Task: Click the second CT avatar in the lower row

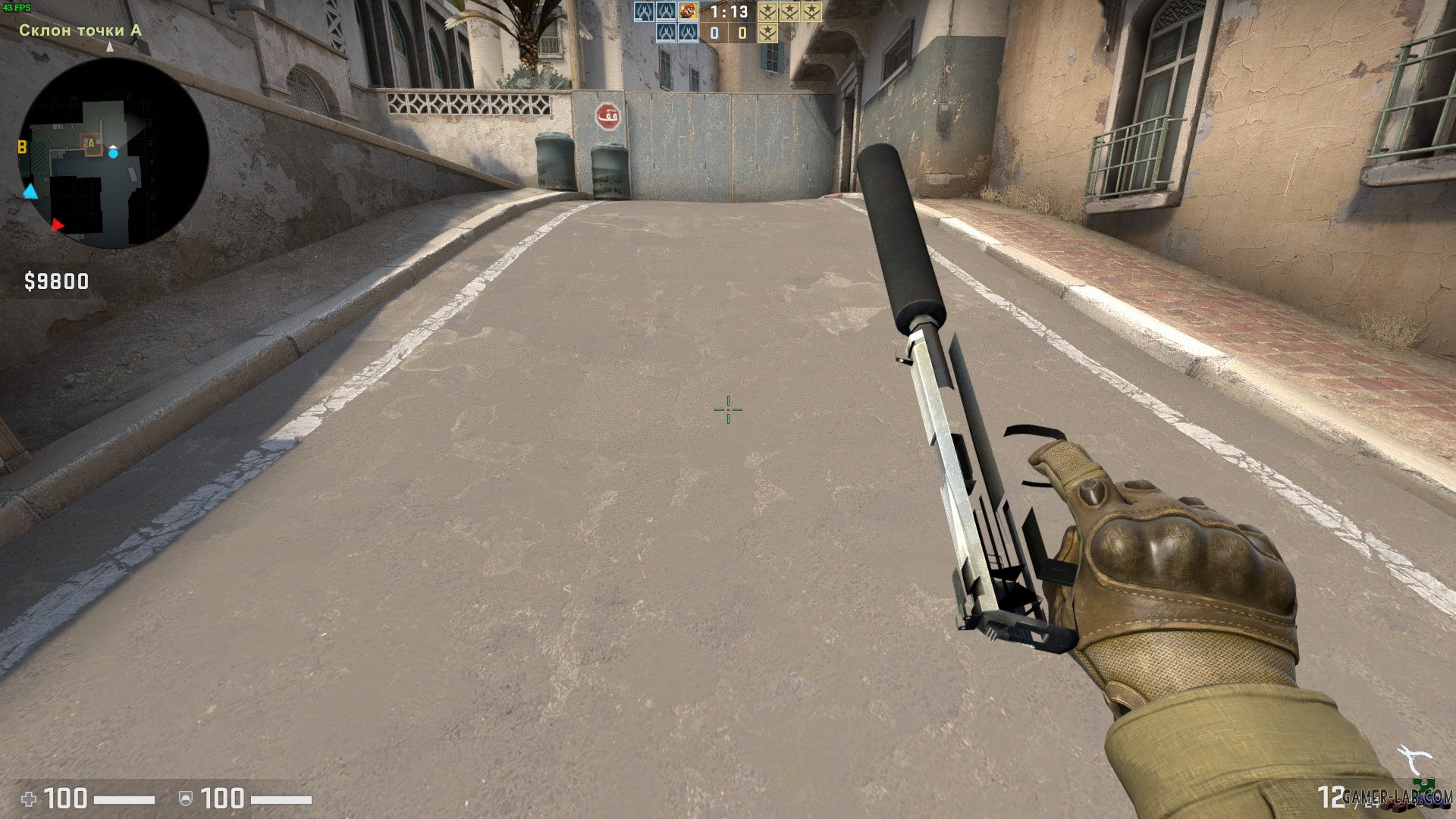Action: click(689, 33)
